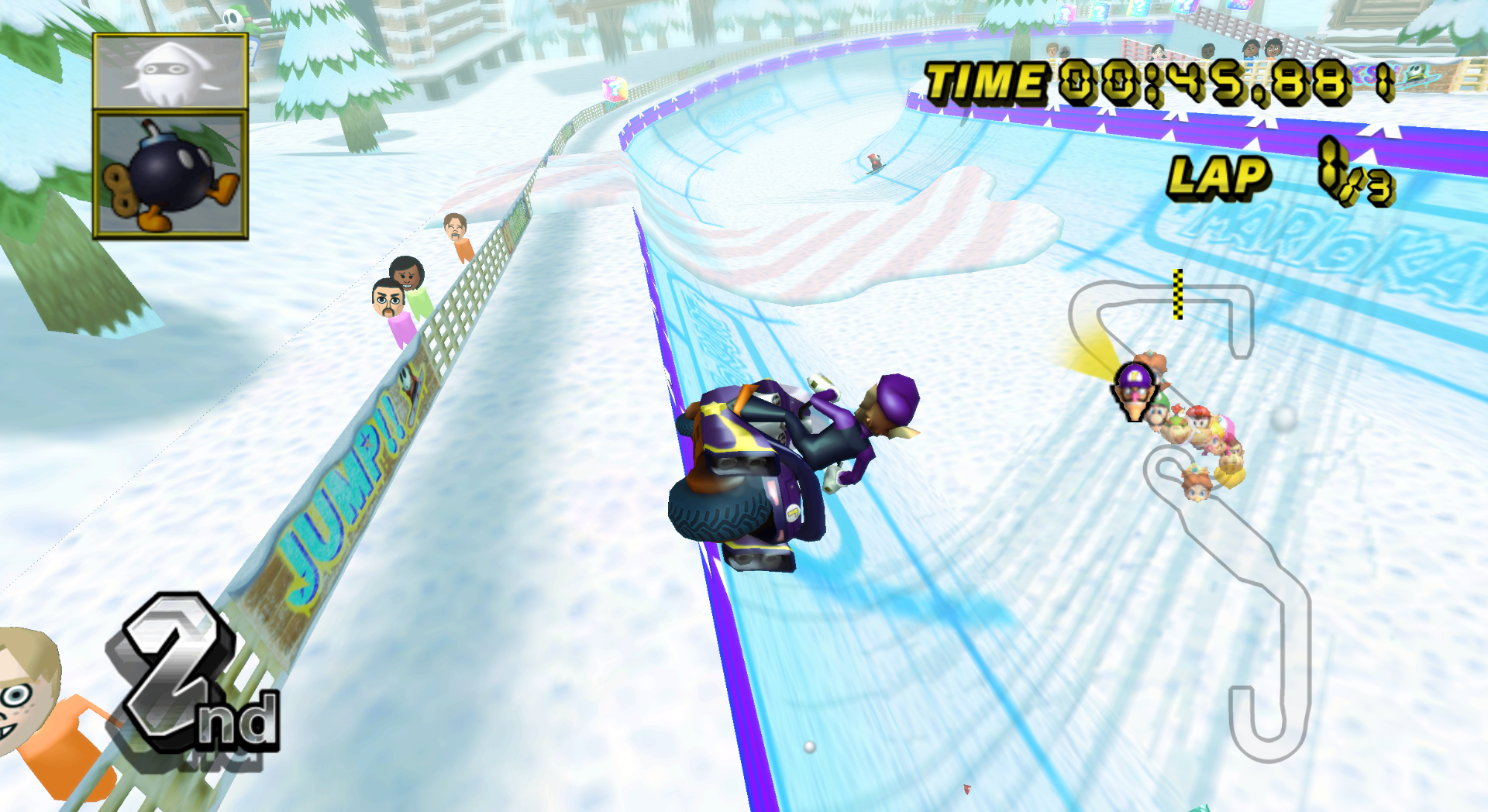Click Baby Peach's icon on the minimap
Viewport: 1488px width, 812px height.
click(1215, 440)
